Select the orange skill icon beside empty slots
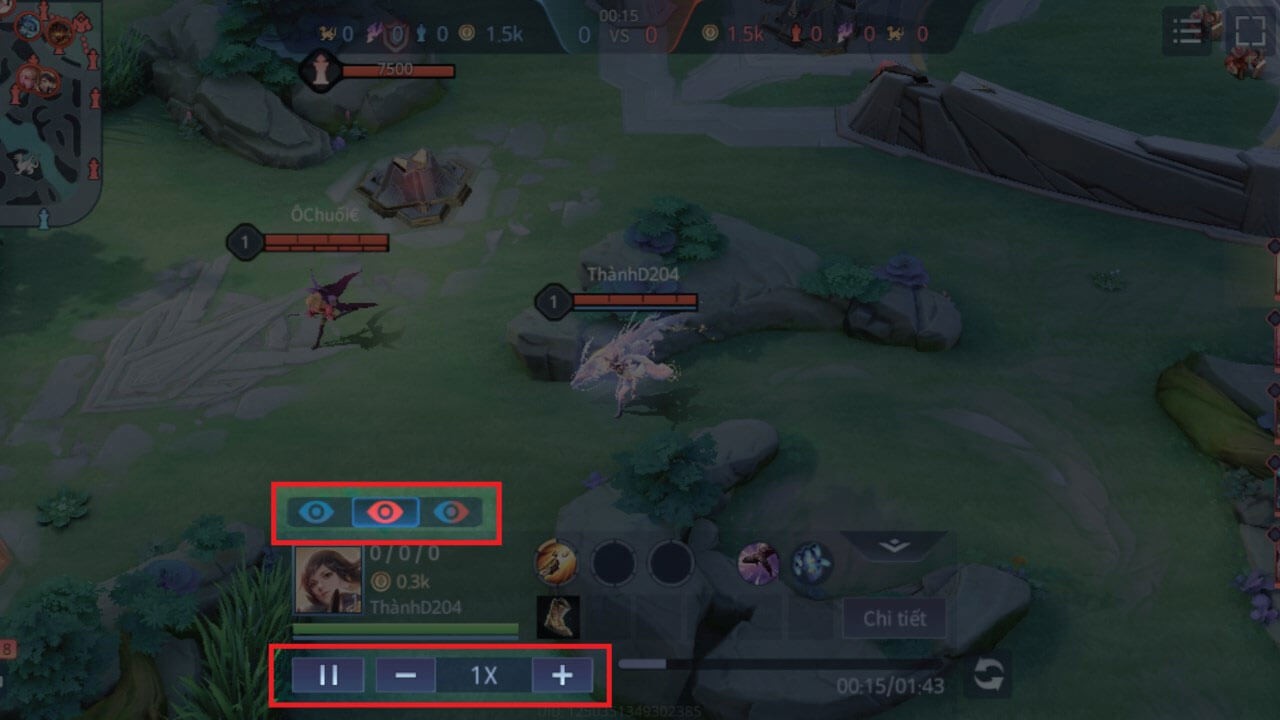 click(x=556, y=563)
